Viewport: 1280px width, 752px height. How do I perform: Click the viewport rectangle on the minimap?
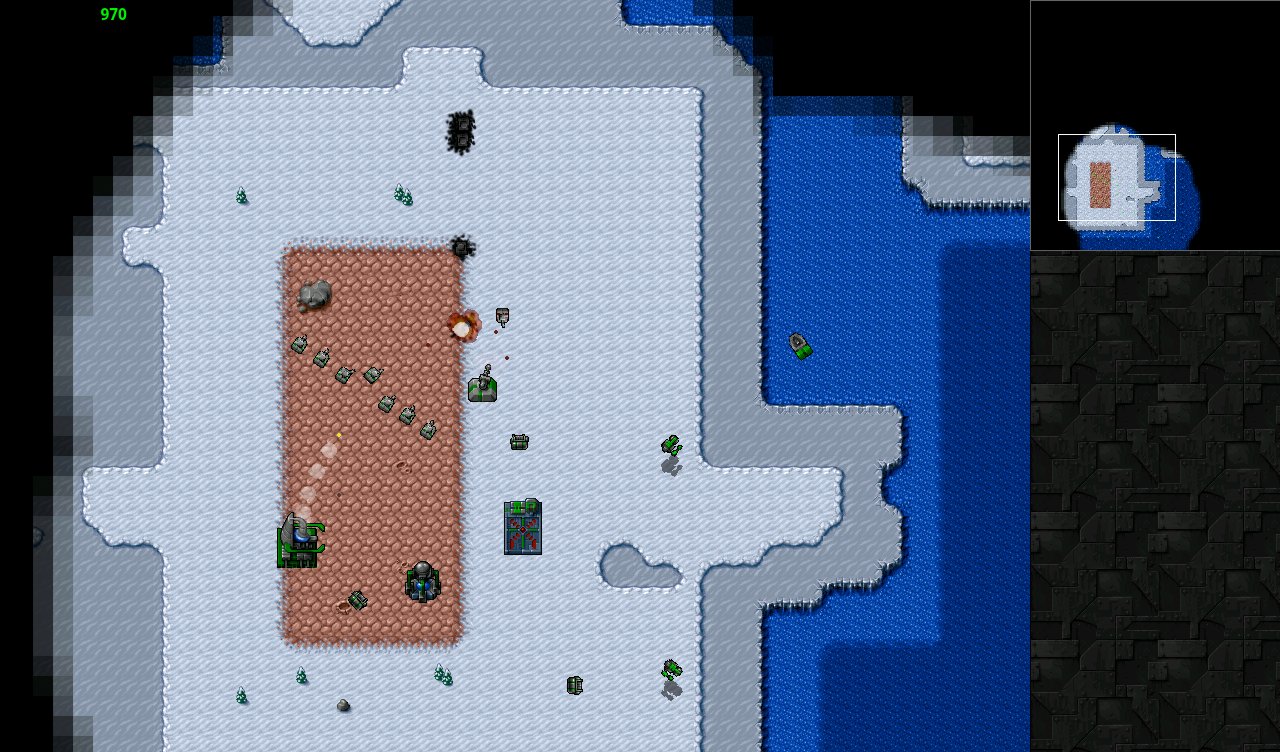coord(1115,175)
